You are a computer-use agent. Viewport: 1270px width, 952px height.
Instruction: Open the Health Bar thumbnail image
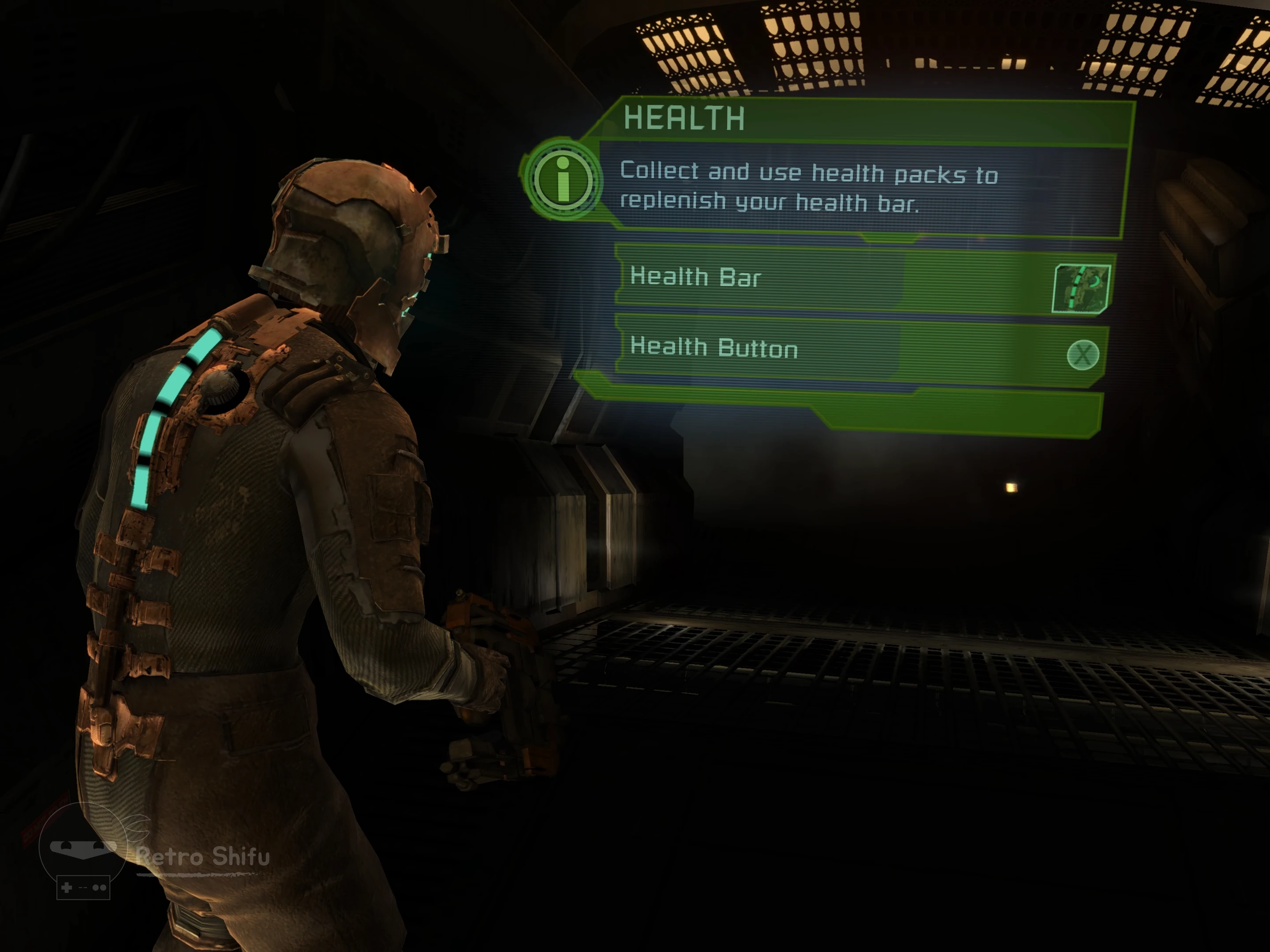pyautogui.click(x=1080, y=289)
